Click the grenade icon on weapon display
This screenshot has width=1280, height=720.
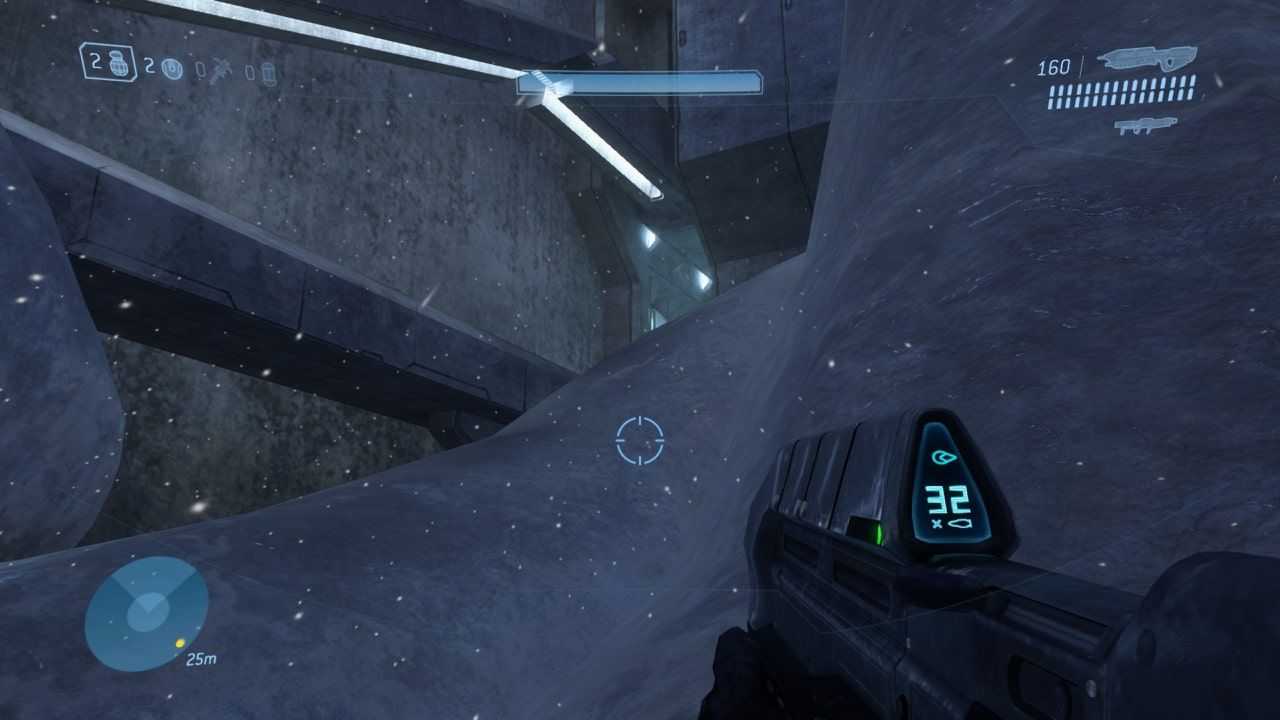[x=943, y=457]
